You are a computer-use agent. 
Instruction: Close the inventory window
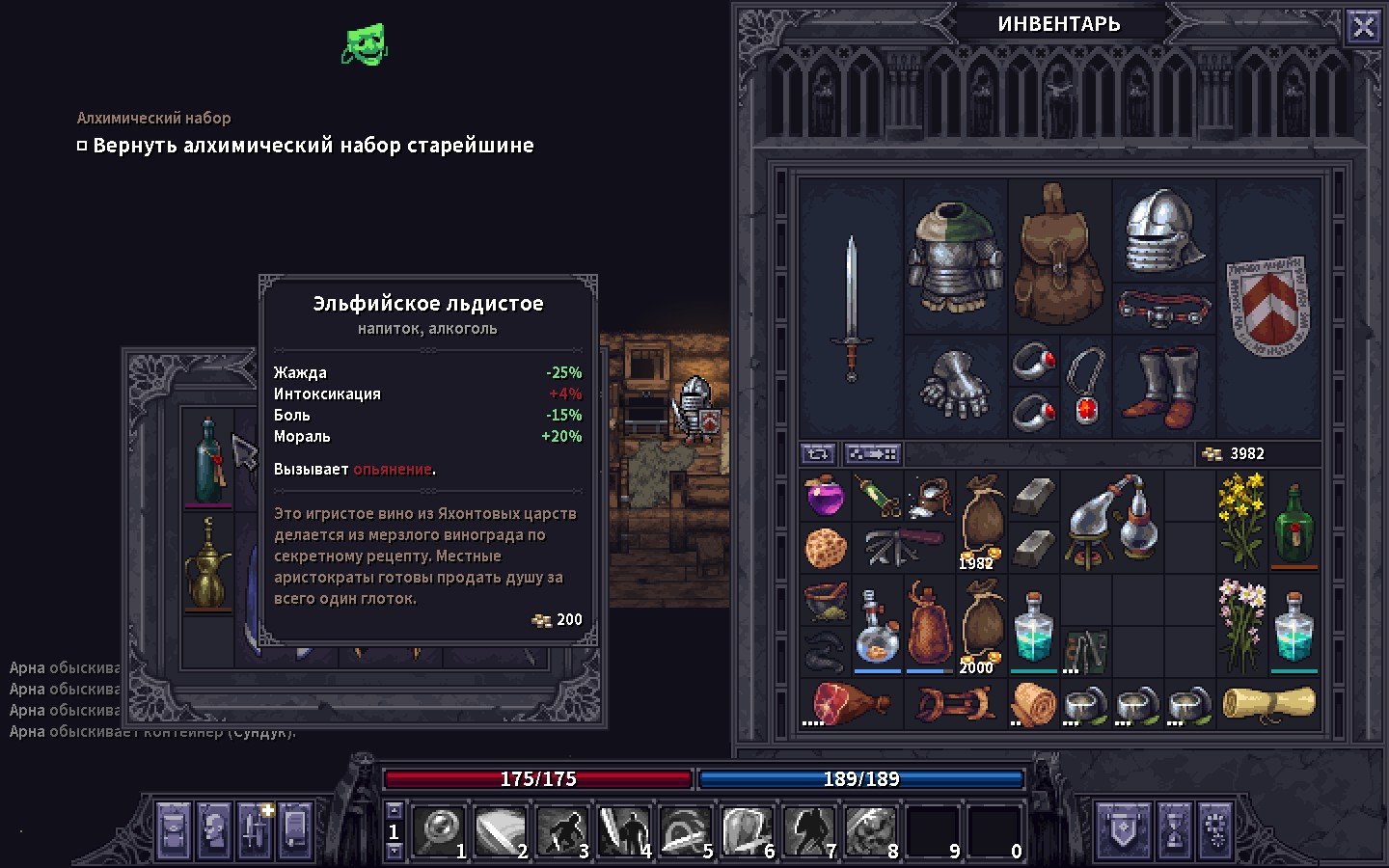(x=1363, y=27)
